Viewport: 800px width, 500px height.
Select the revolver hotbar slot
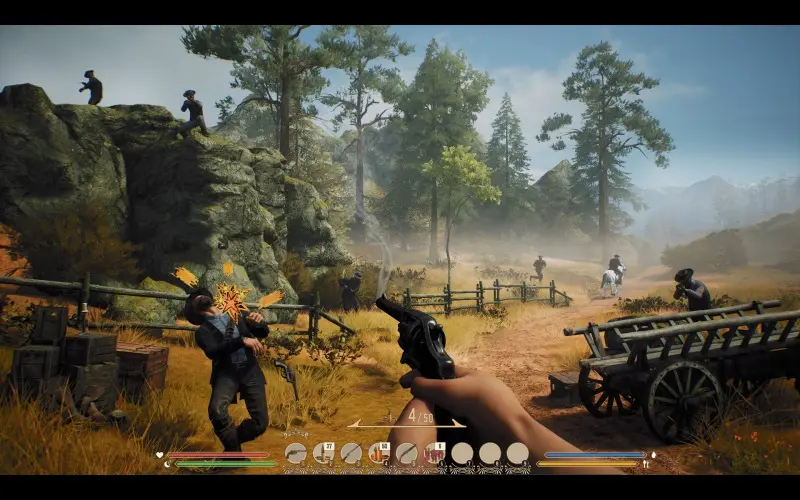(x=295, y=454)
